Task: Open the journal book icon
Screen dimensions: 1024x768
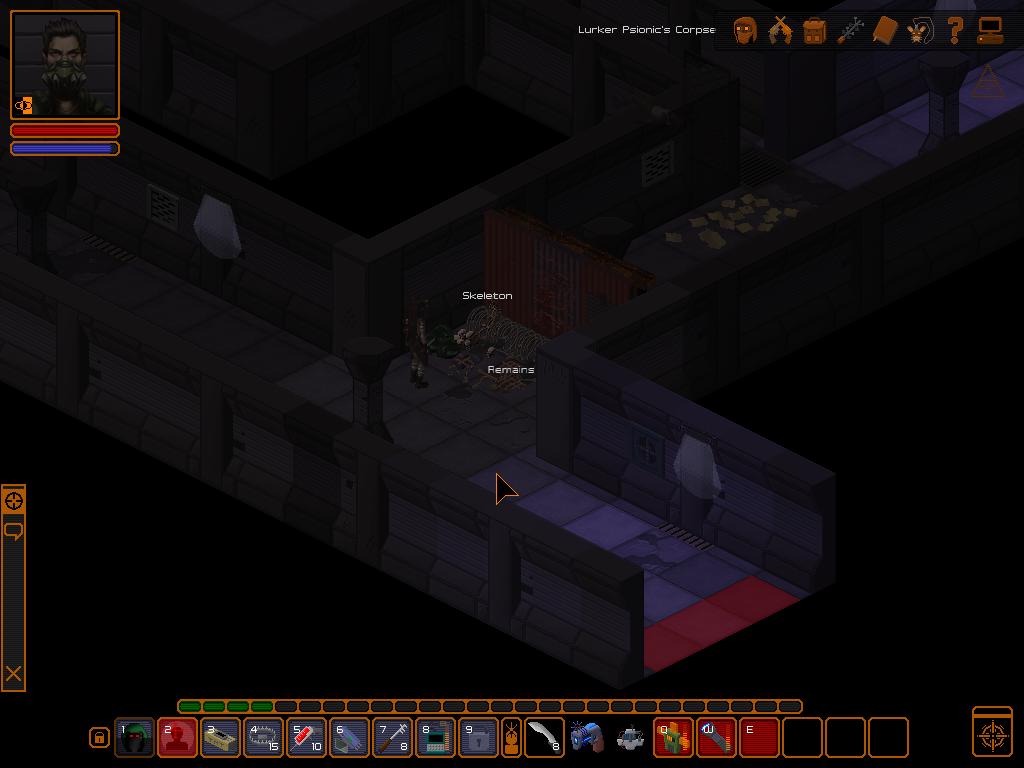Action: point(884,30)
